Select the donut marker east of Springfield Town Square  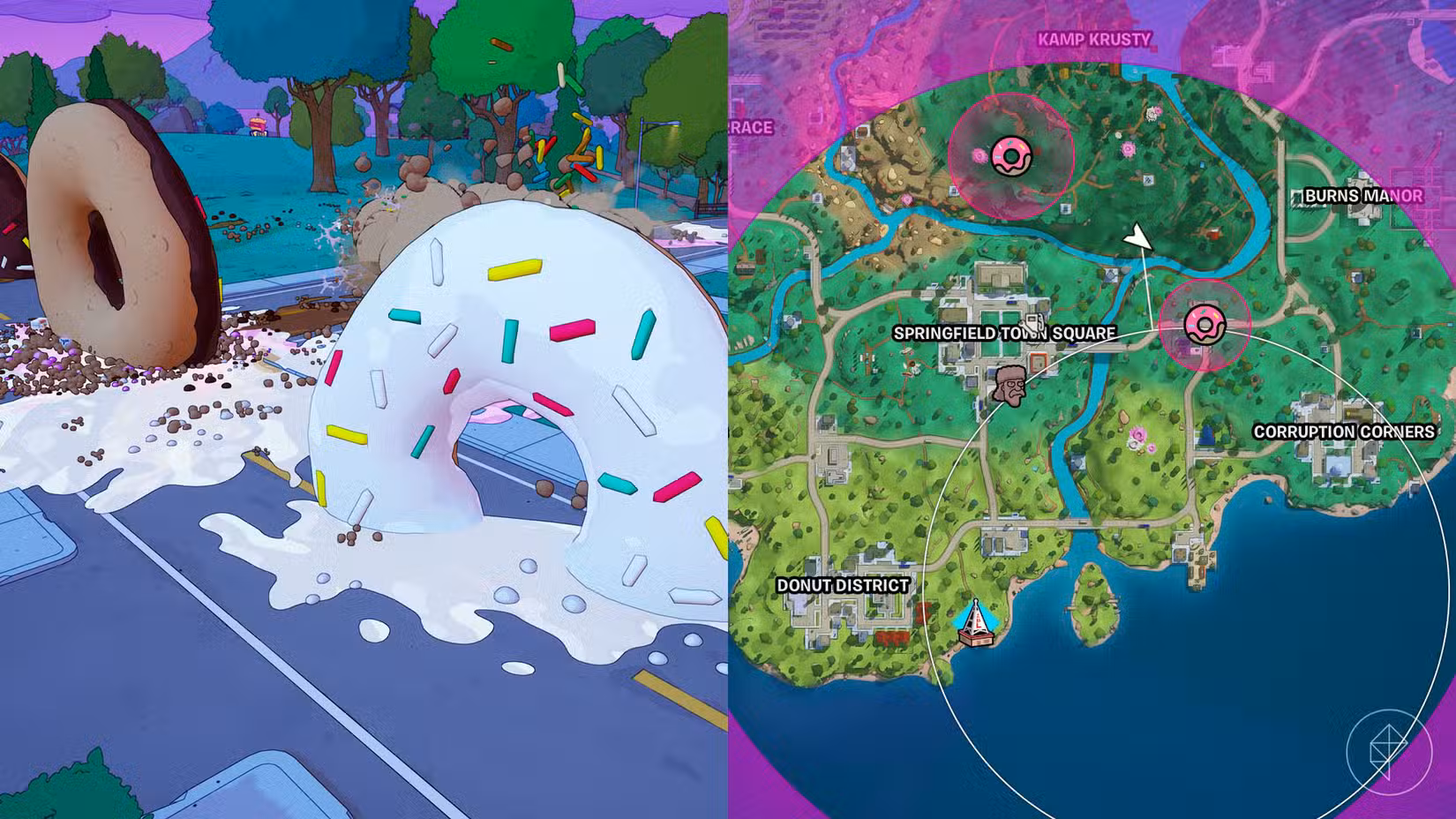(1204, 325)
